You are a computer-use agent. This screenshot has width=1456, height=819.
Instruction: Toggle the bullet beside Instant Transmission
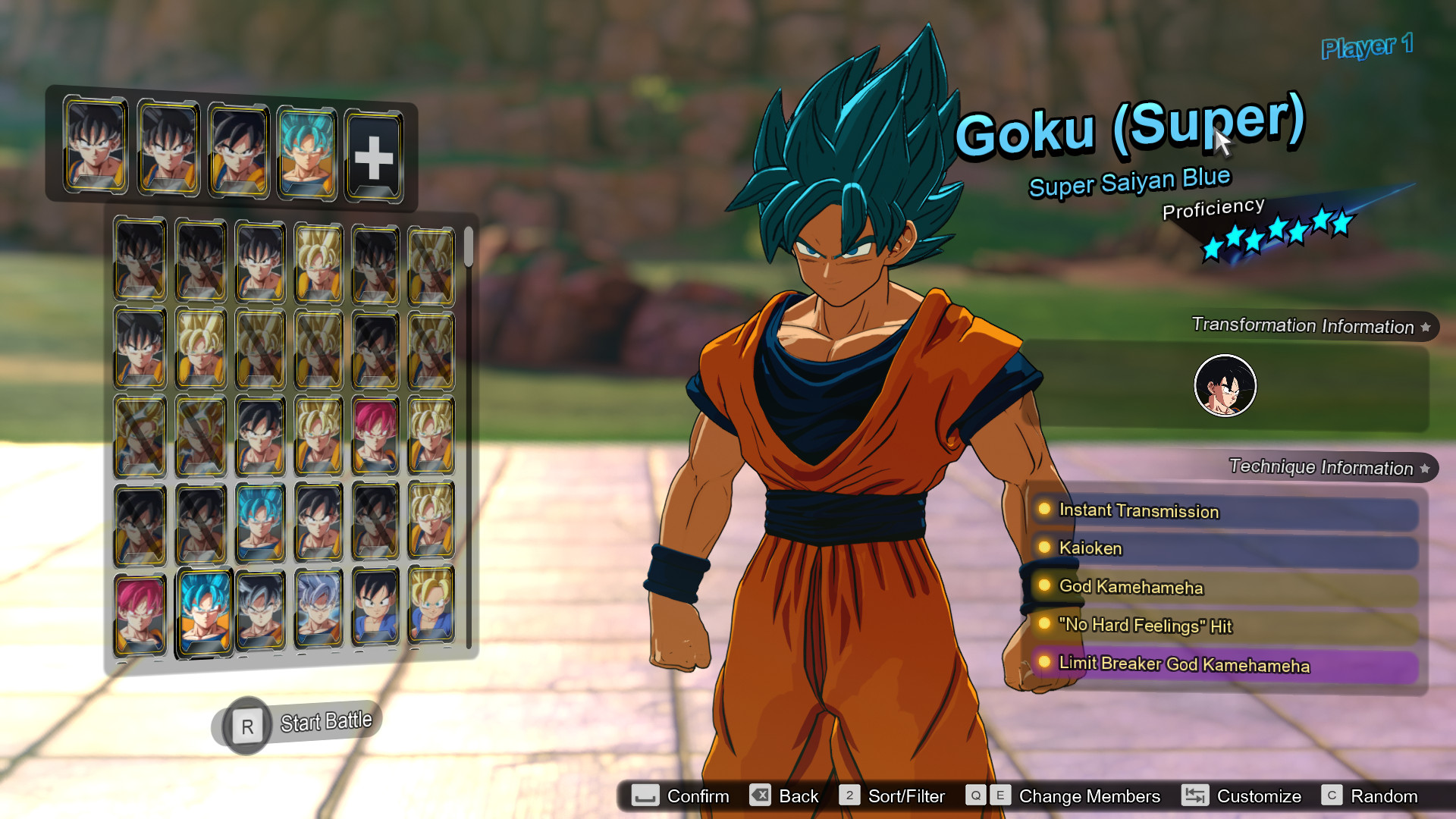1046,510
